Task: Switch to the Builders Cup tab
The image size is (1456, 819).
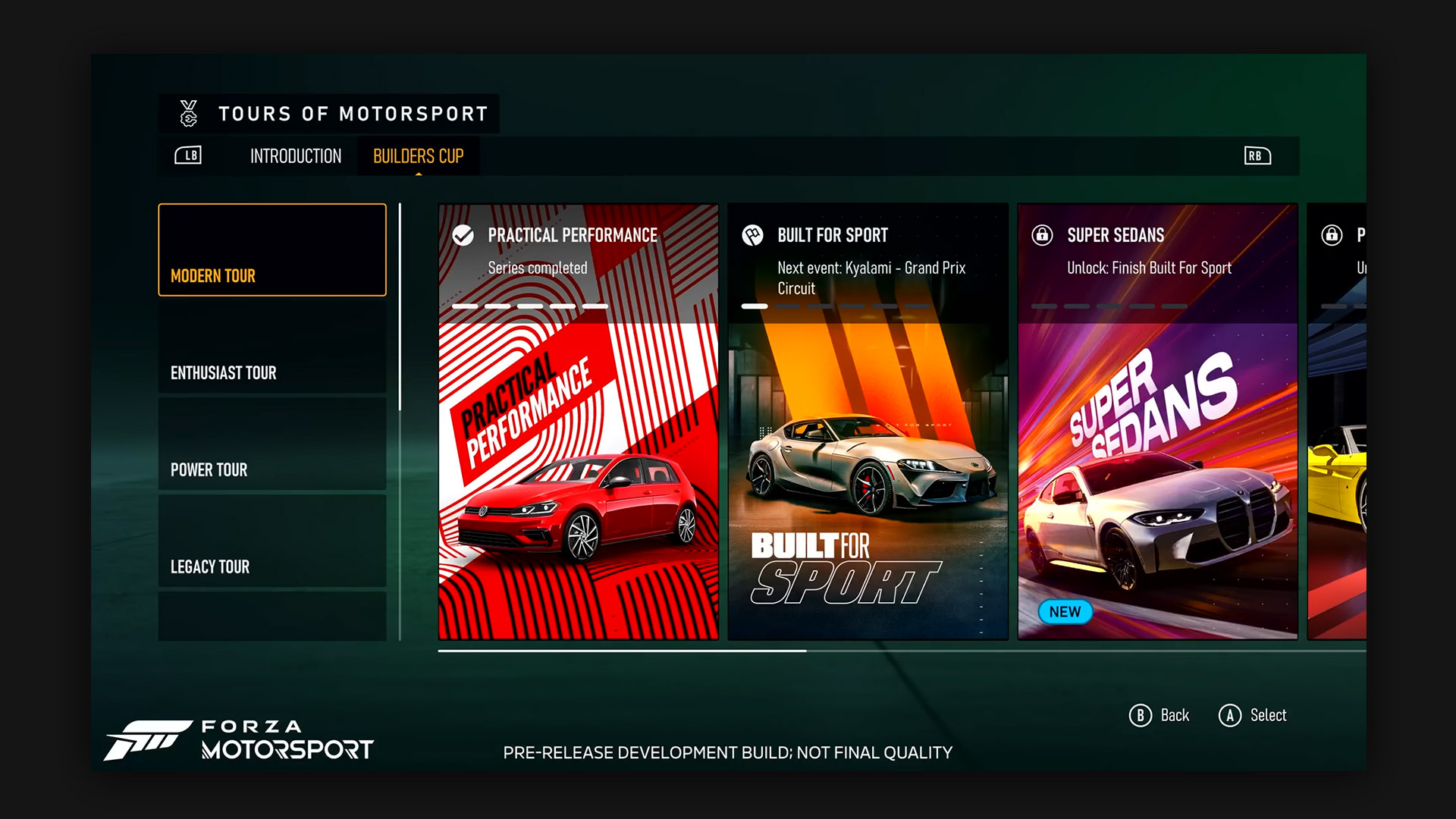Action: pos(418,156)
